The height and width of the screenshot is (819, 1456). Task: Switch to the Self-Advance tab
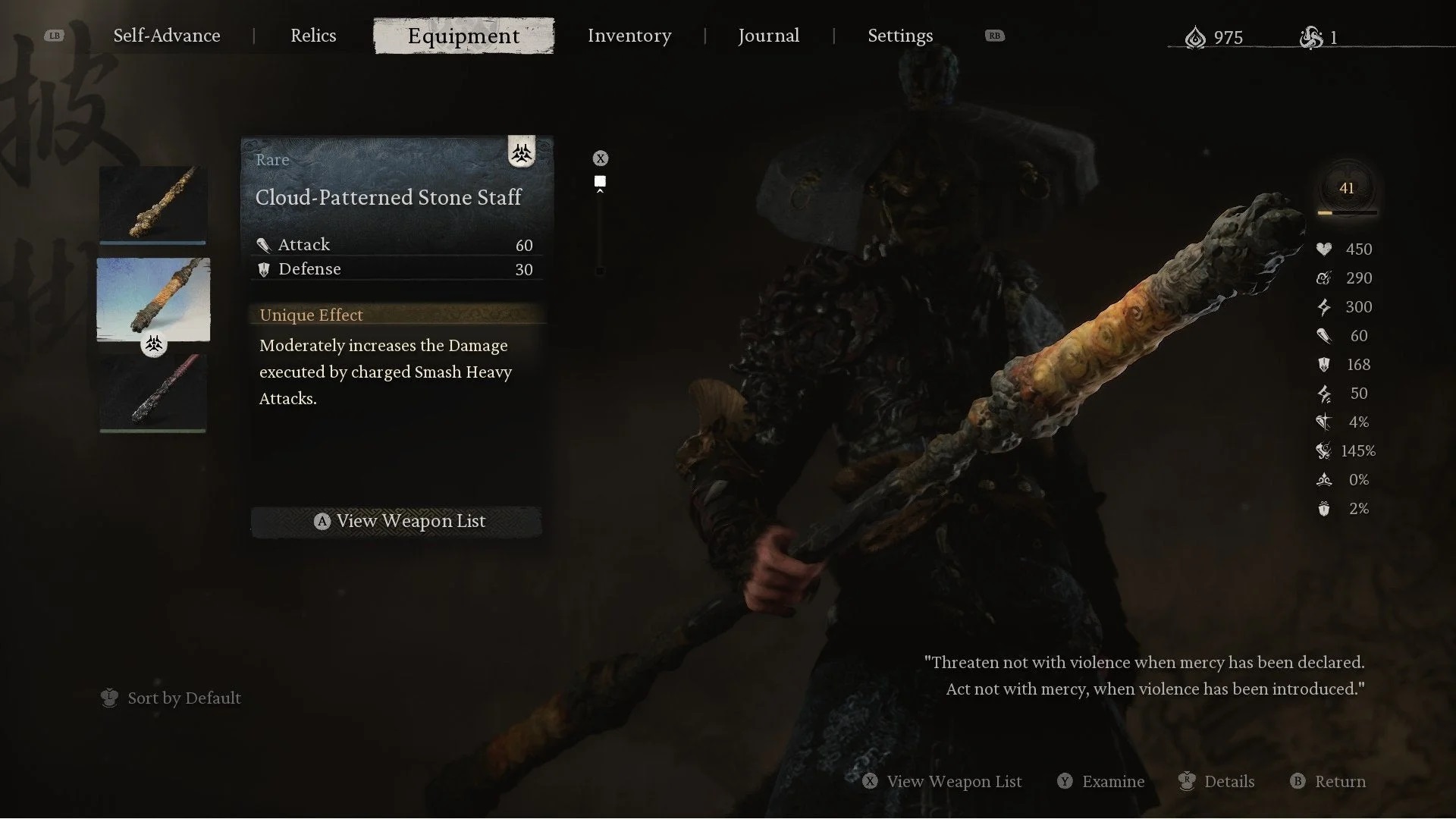click(x=167, y=36)
